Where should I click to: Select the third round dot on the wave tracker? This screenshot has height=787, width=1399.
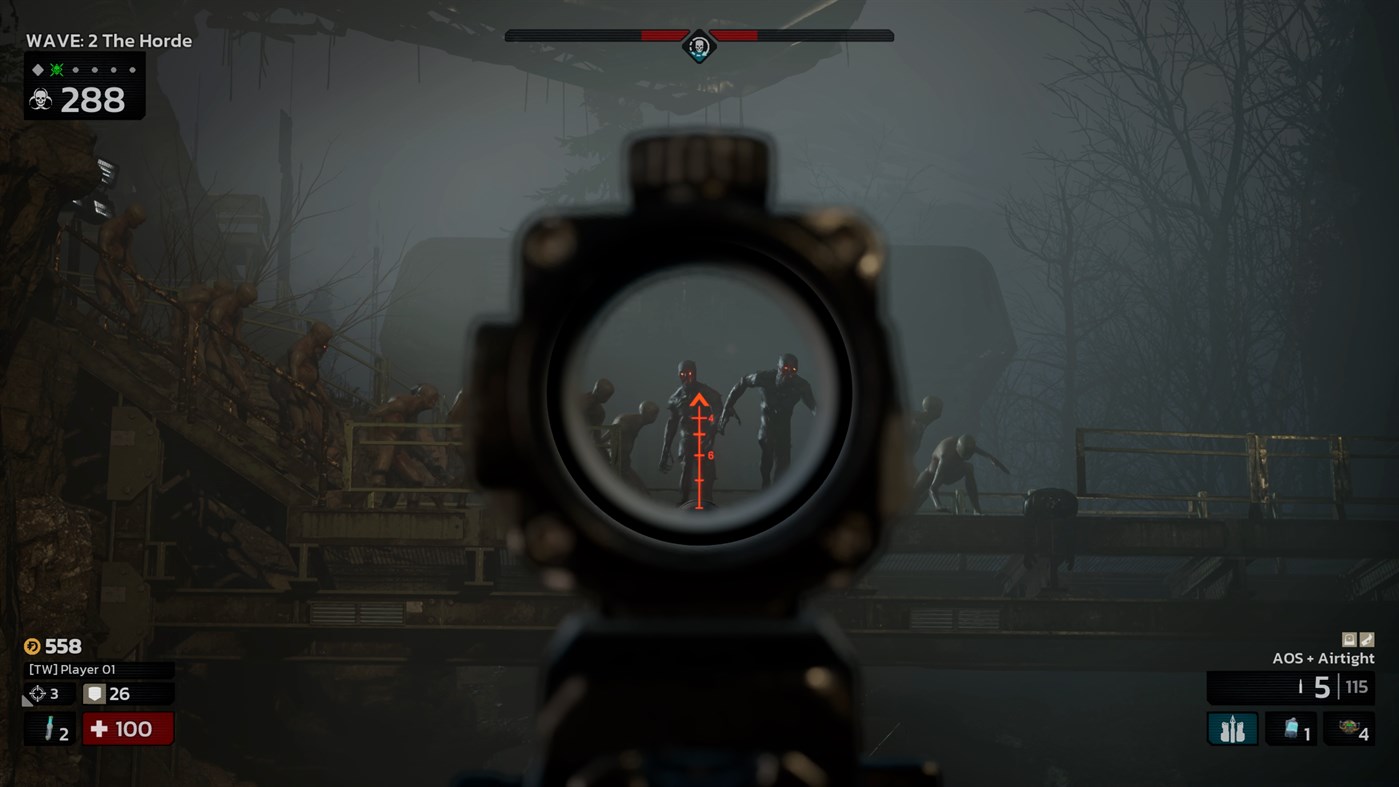[x=113, y=70]
